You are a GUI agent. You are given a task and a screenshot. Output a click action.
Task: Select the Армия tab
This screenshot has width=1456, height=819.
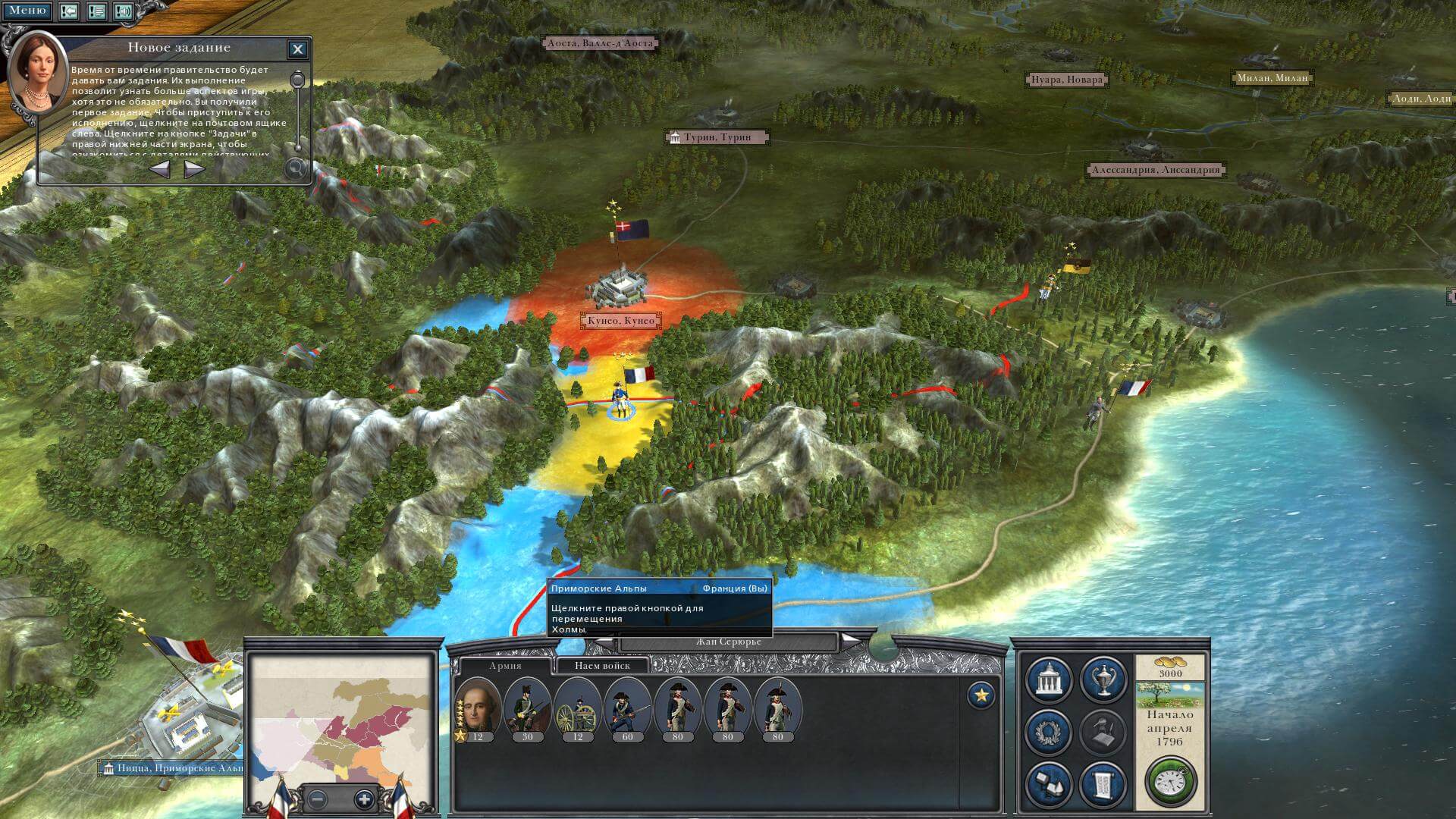505,666
